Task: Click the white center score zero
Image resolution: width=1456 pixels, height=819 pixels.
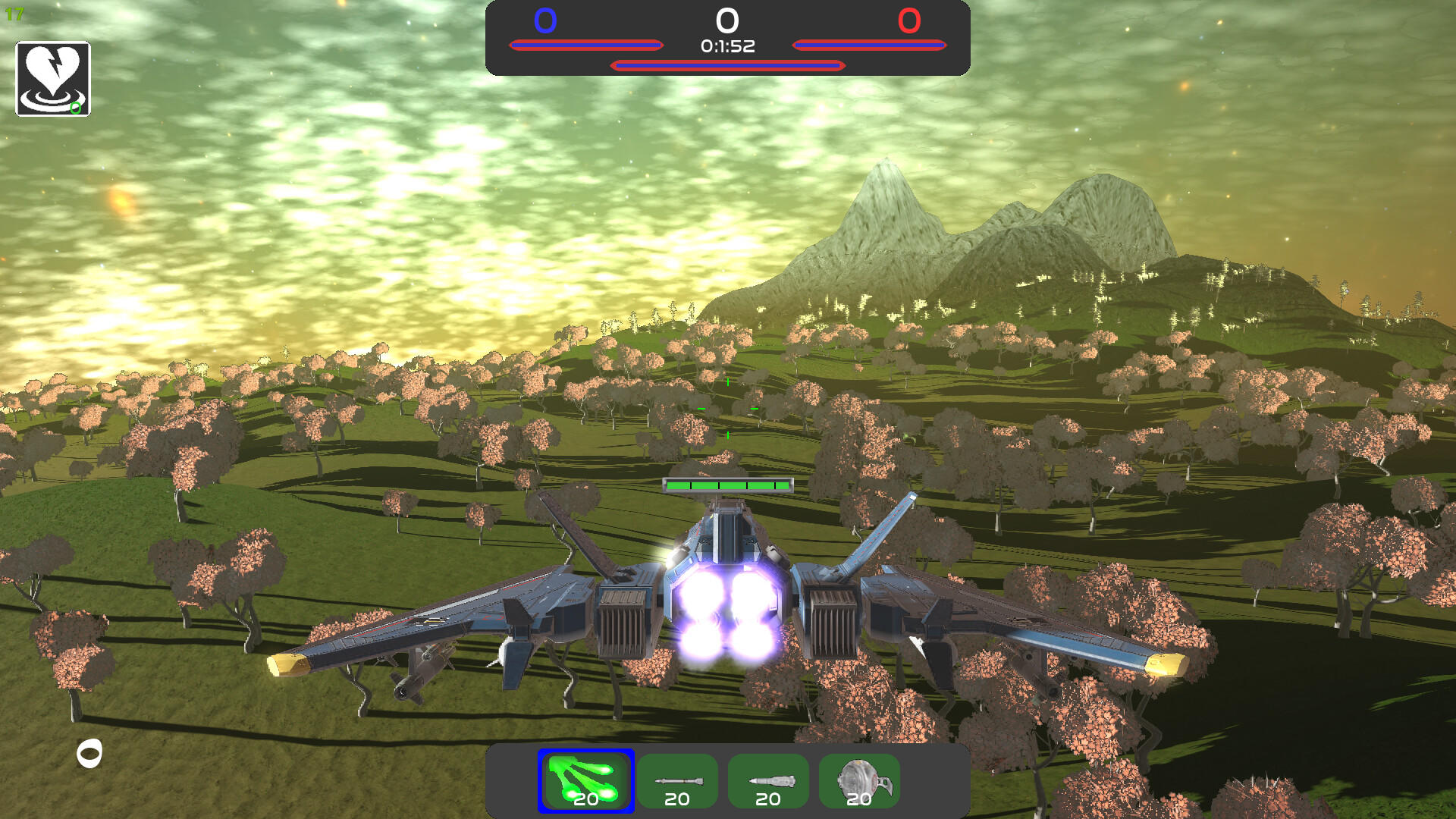Action: 726,21
